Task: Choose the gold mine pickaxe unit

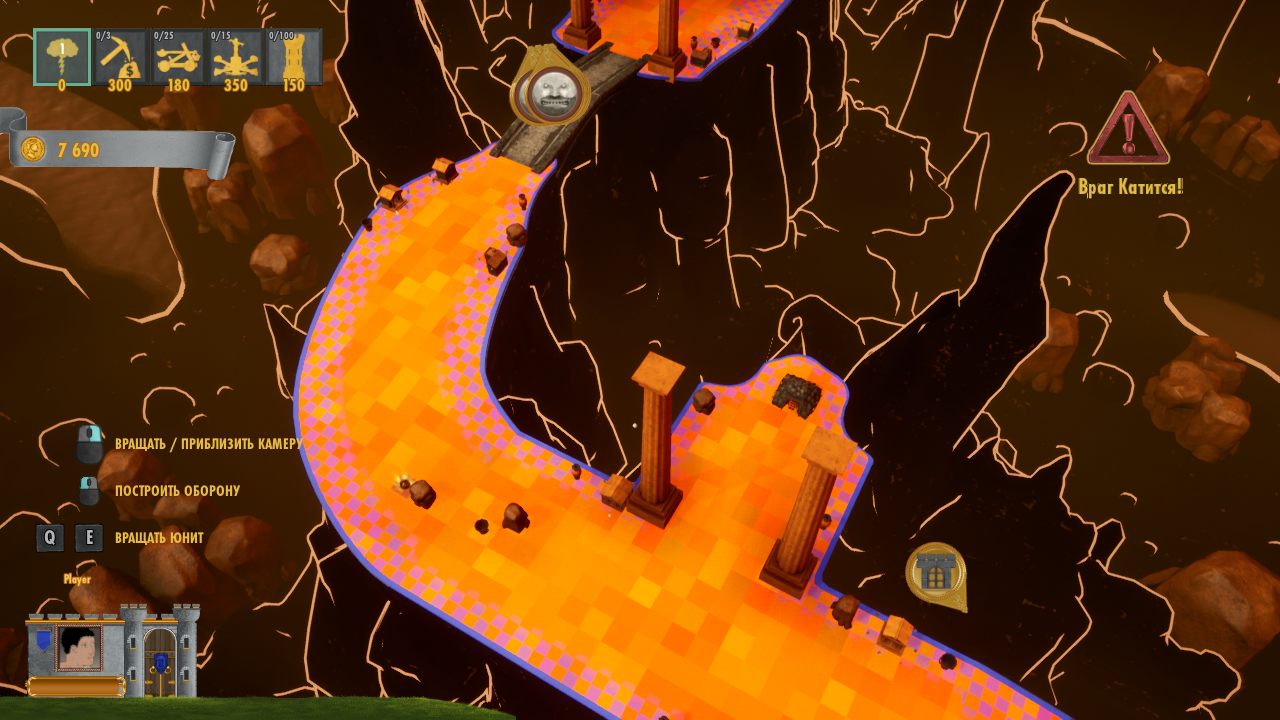Action: 121,57
